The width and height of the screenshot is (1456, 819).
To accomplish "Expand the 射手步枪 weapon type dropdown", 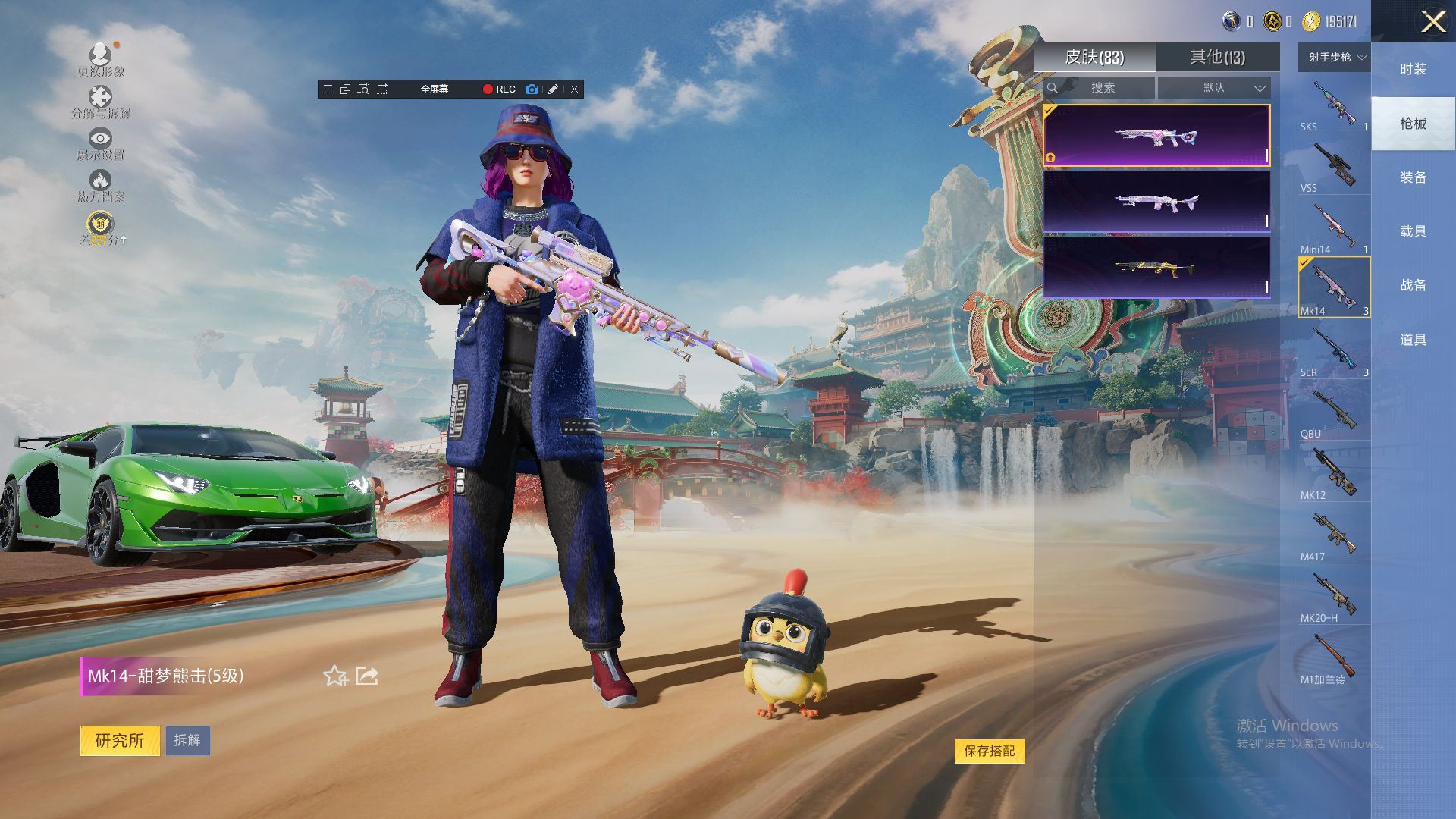I will [x=1335, y=57].
